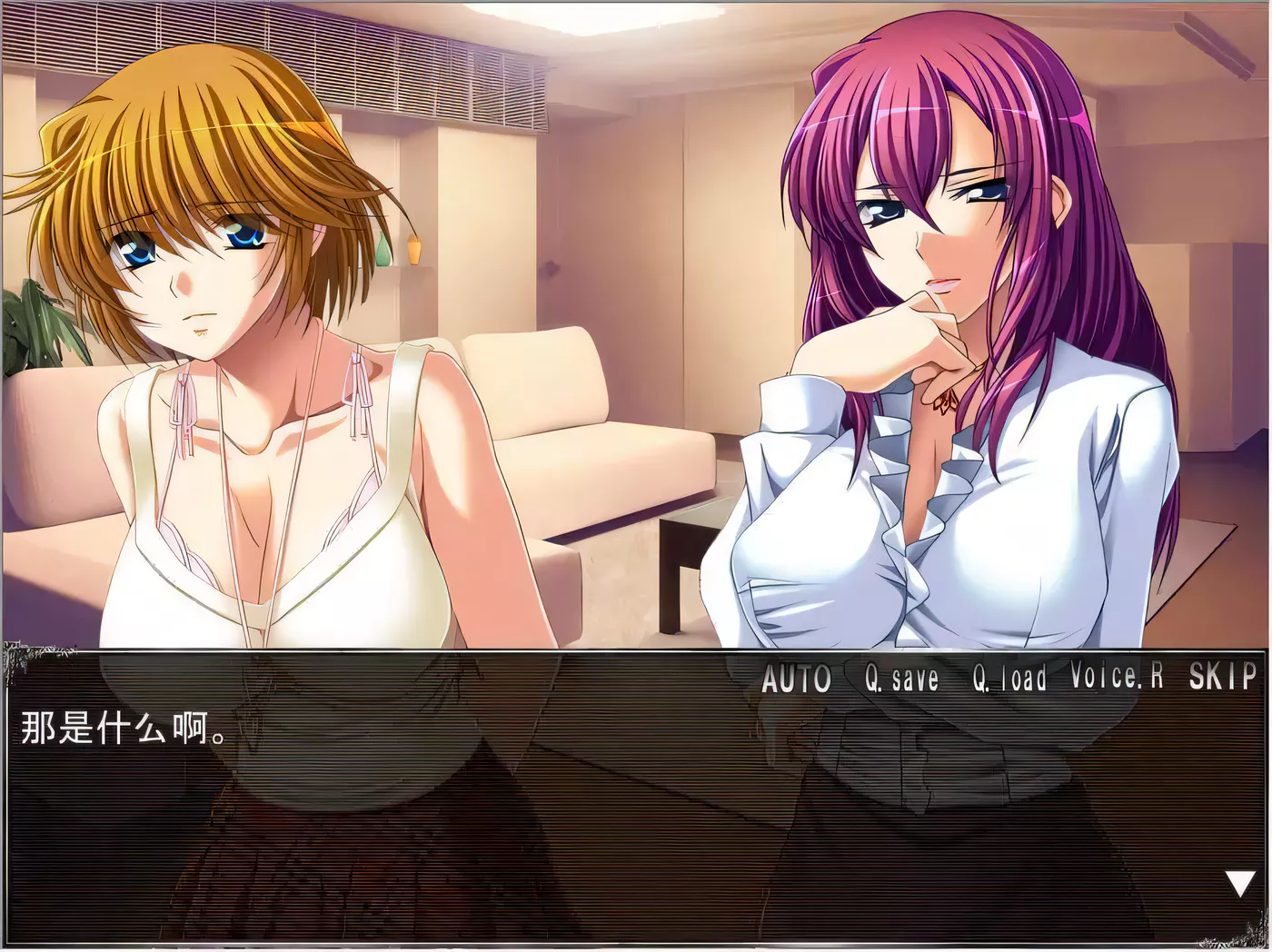This screenshot has height=952, width=1272.
Task: Advance dialogue with the white down arrow
Action: [1239, 883]
